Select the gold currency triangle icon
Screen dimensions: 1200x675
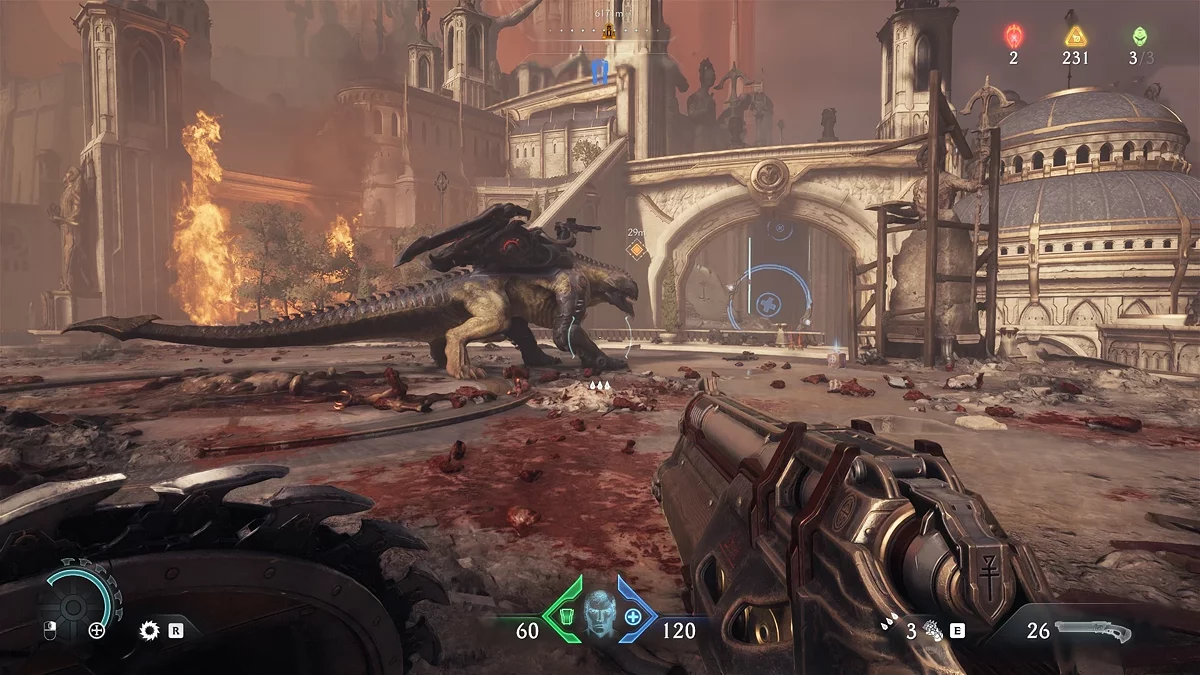pos(1076,36)
